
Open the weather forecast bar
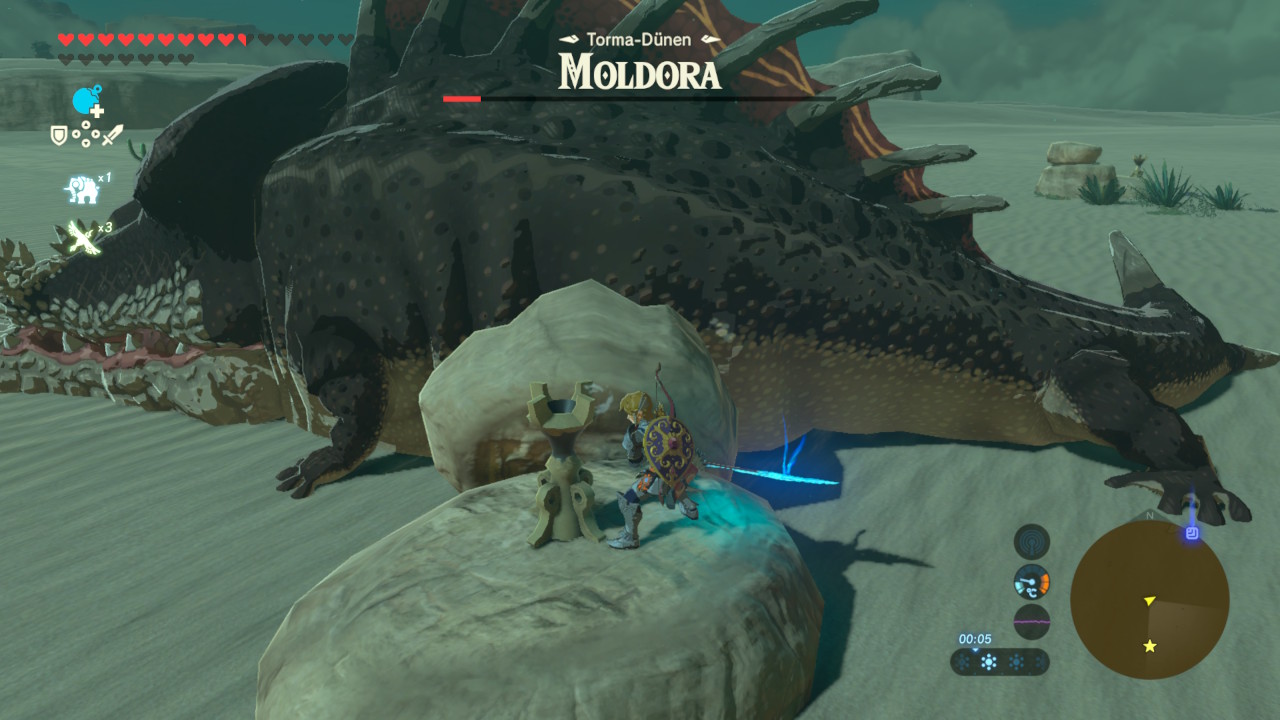pos(999,662)
